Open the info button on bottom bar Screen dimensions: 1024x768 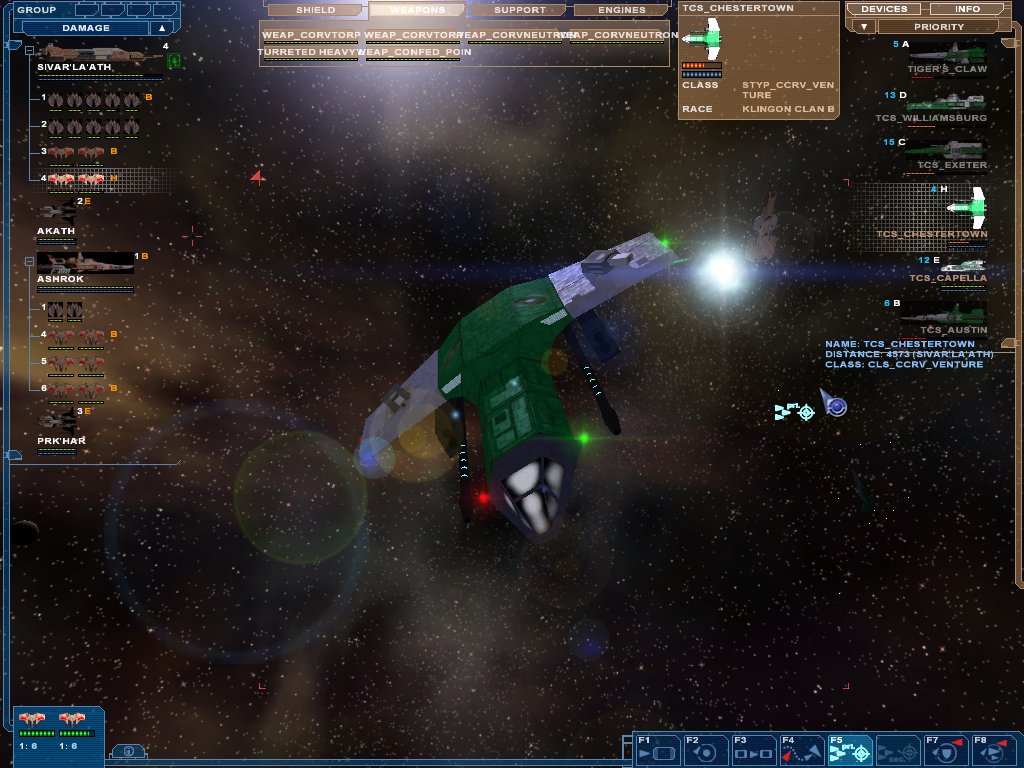coord(128,751)
